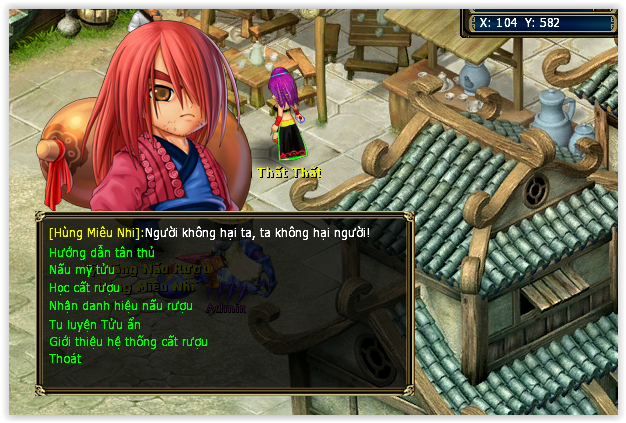Screen dimensions: 626x423
Task: Open "Giới thiệu hệ thống cất rượu"
Action: [x=128, y=342]
